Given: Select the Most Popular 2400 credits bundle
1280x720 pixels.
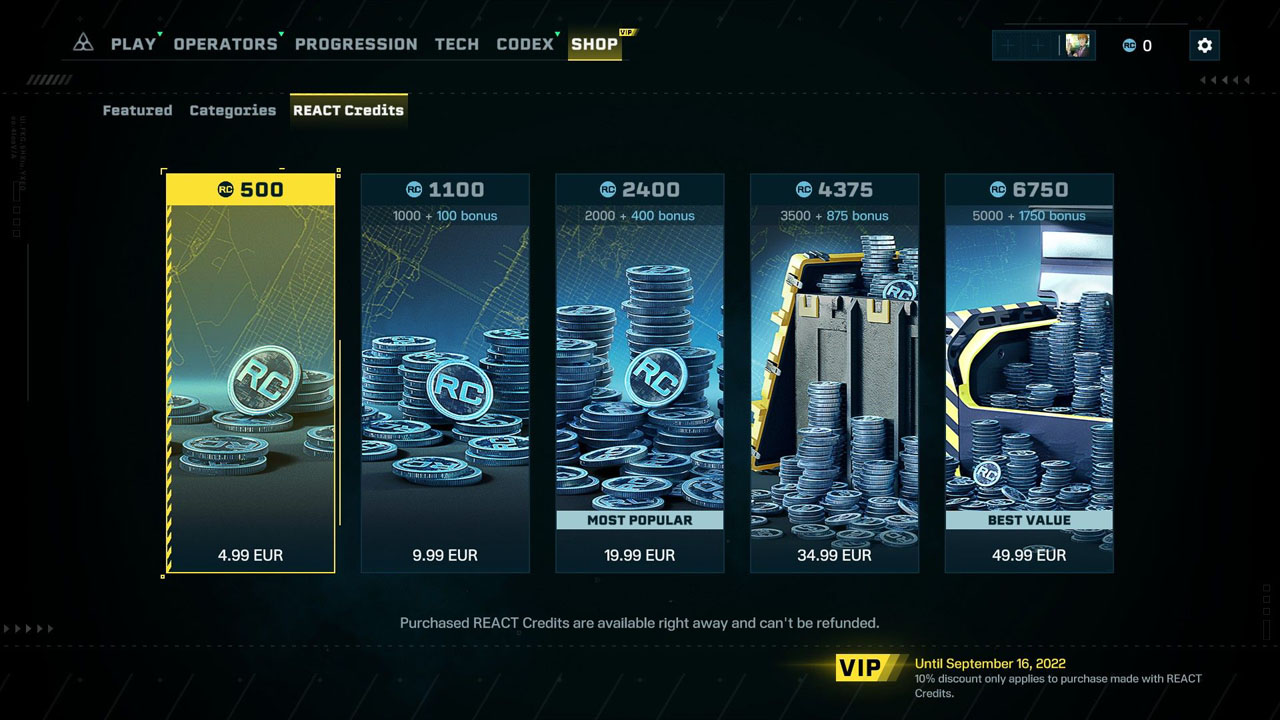Looking at the screenshot, I should coord(639,370).
